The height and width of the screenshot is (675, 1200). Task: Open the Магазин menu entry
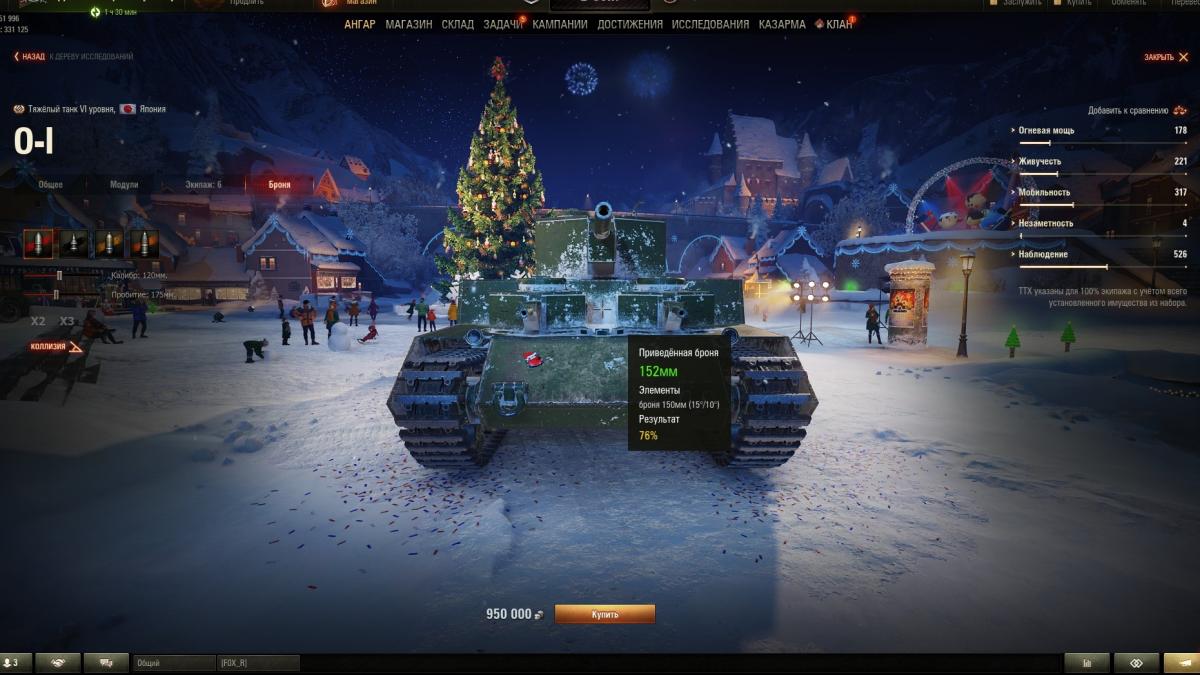408,24
